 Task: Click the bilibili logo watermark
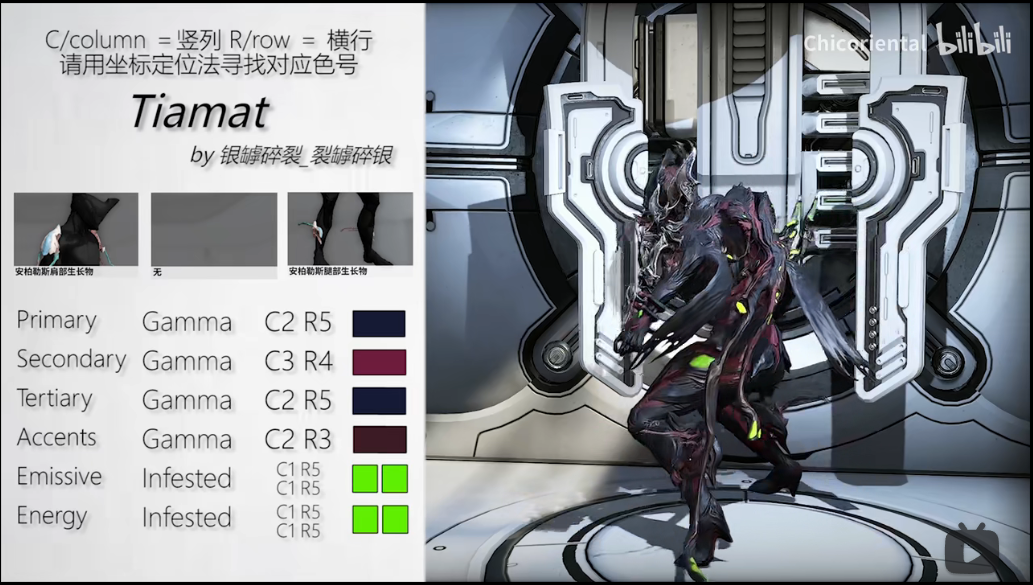tap(974, 40)
